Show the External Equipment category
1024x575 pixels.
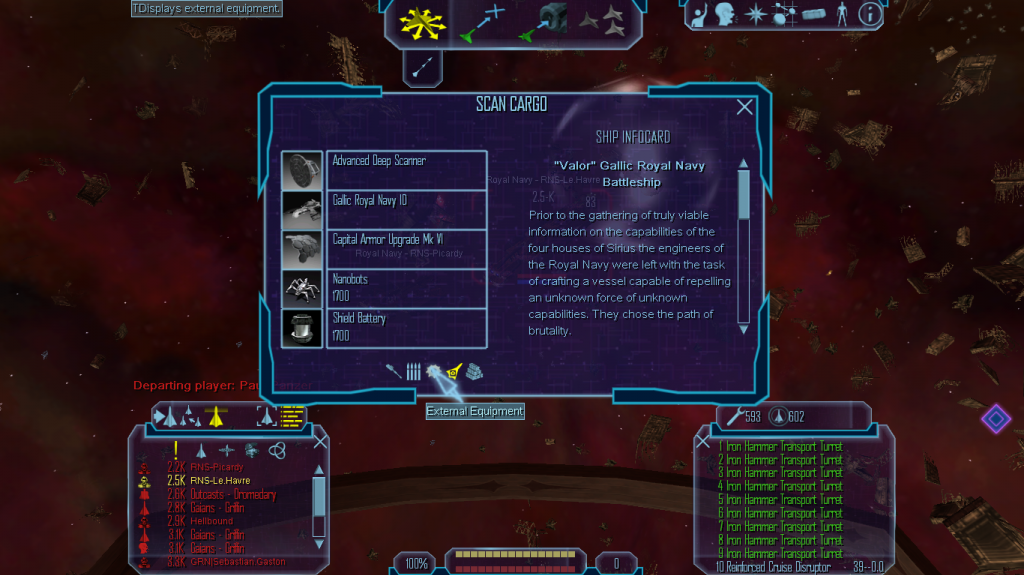pyautogui.click(x=433, y=372)
